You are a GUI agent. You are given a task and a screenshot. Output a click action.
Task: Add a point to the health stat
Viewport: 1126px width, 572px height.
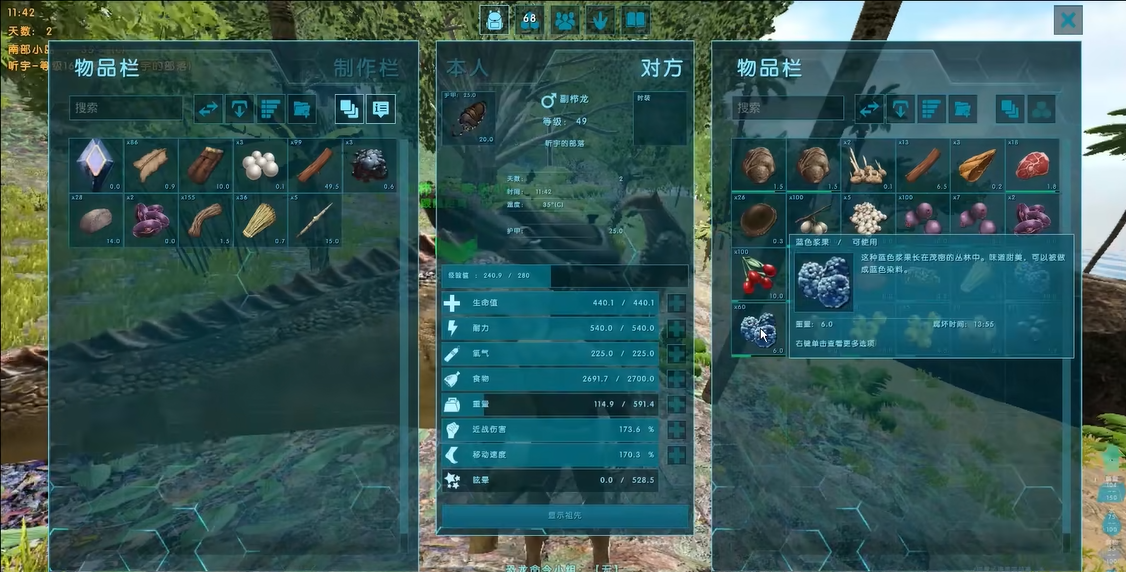[676, 303]
